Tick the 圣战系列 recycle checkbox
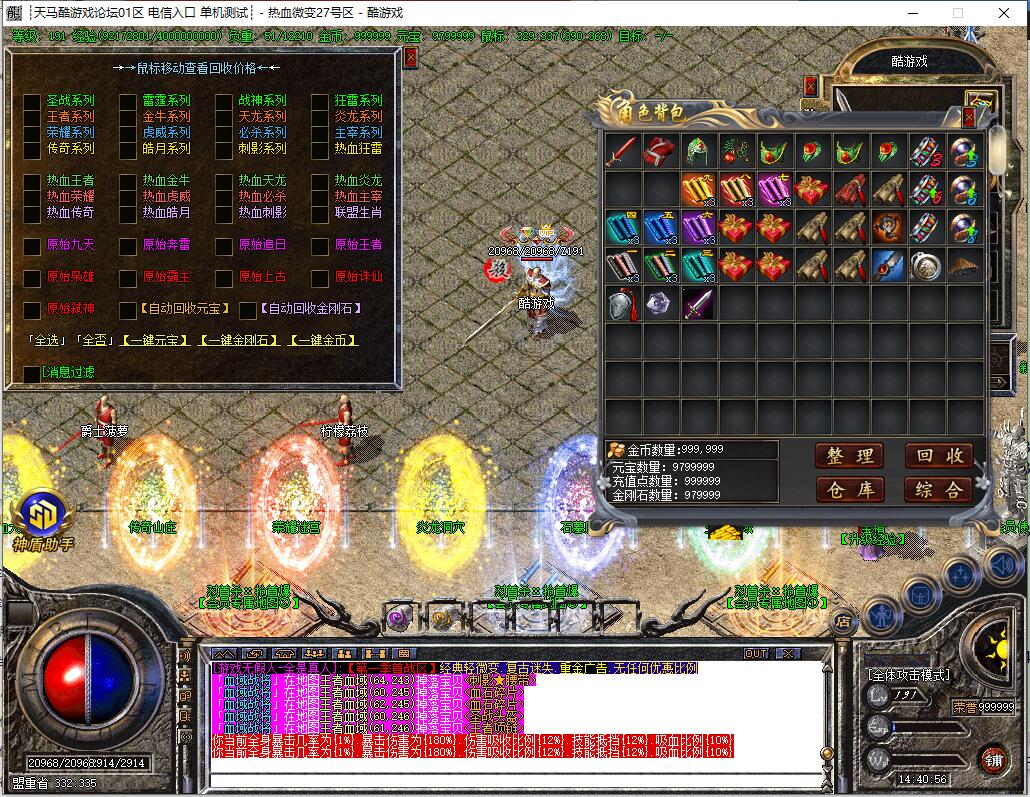The image size is (1030, 797). click(x=32, y=101)
